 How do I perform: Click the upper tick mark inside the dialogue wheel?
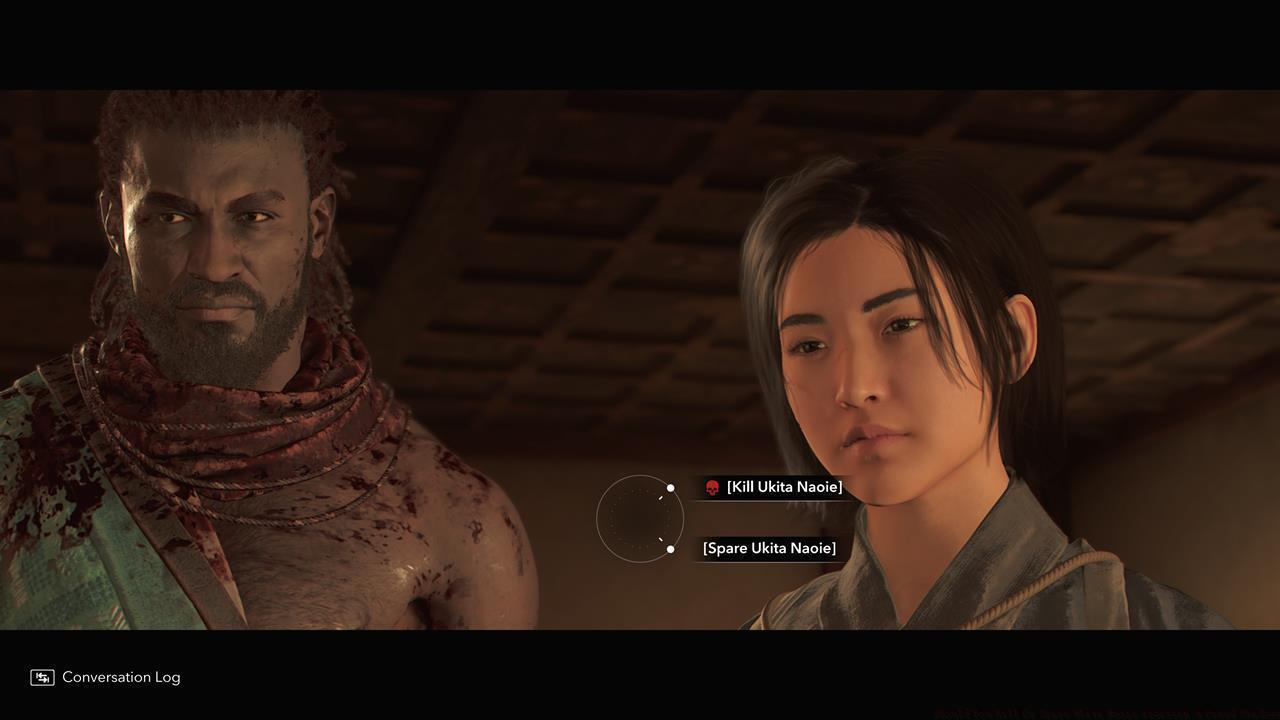pyautogui.click(x=660, y=497)
